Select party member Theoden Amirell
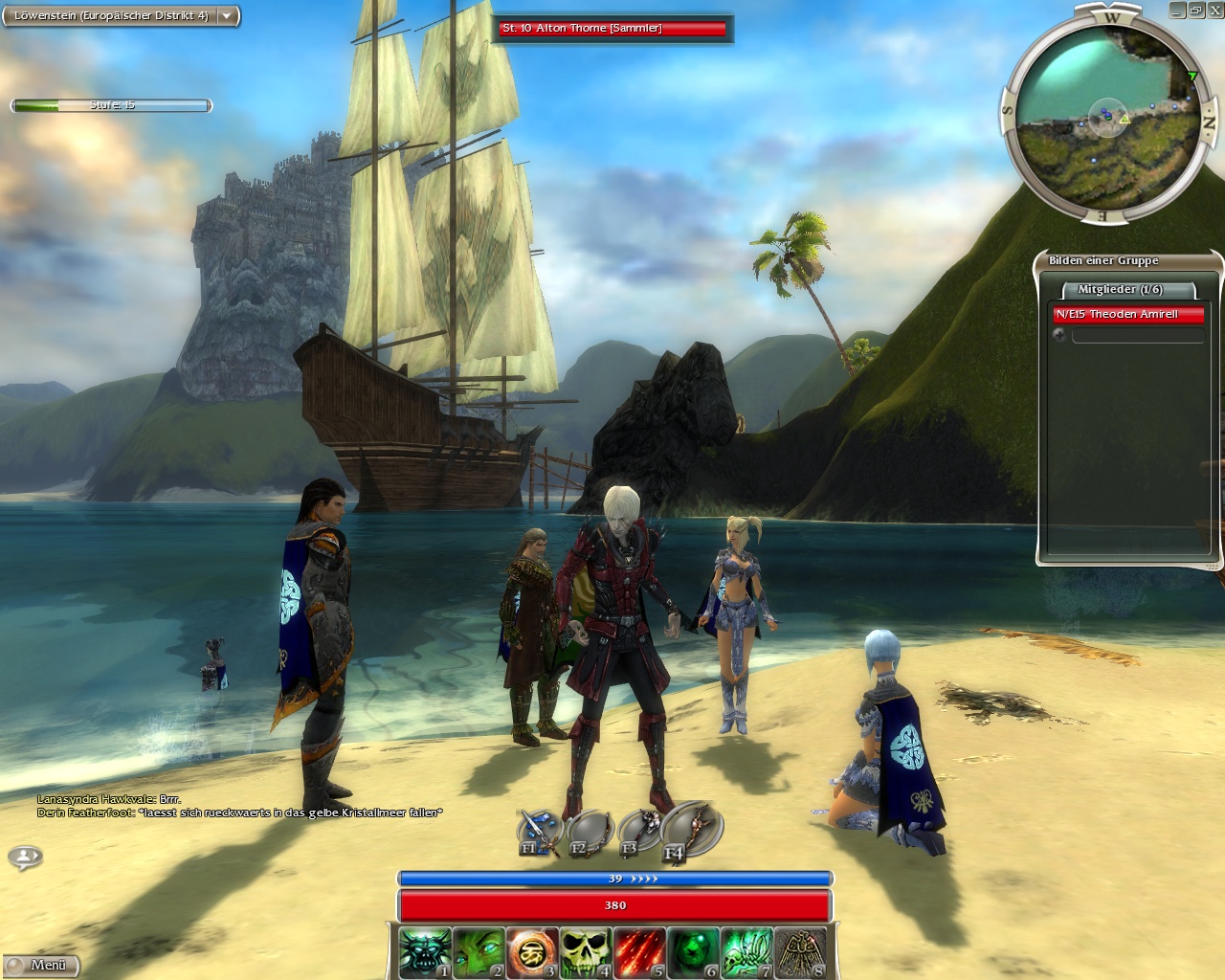This screenshot has width=1225, height=980. [x=1127, y=314]
